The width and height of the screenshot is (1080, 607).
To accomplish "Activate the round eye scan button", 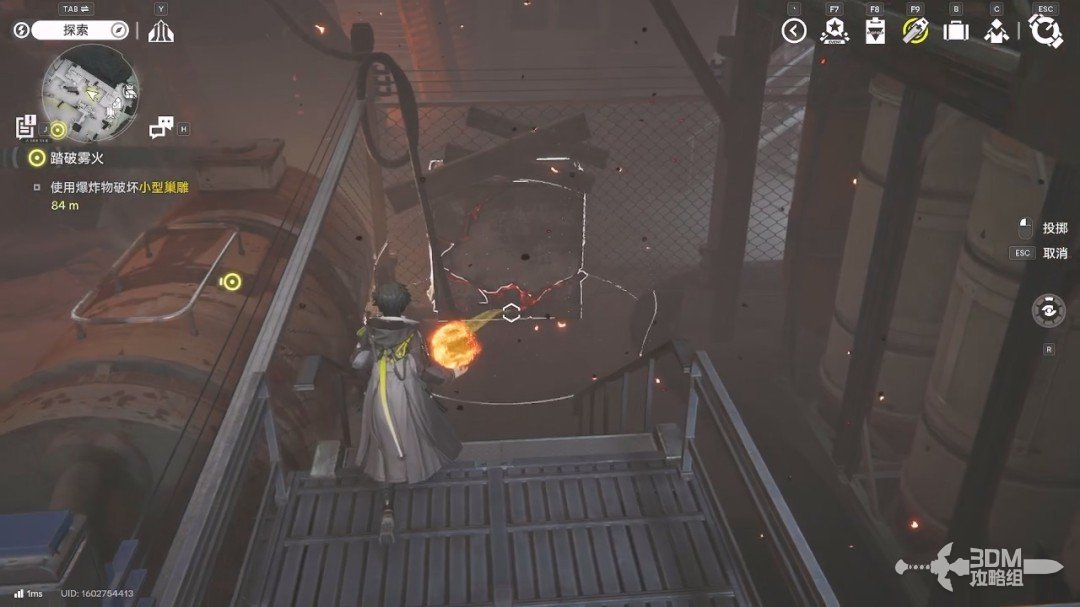I will click(x=1048, y=310).
